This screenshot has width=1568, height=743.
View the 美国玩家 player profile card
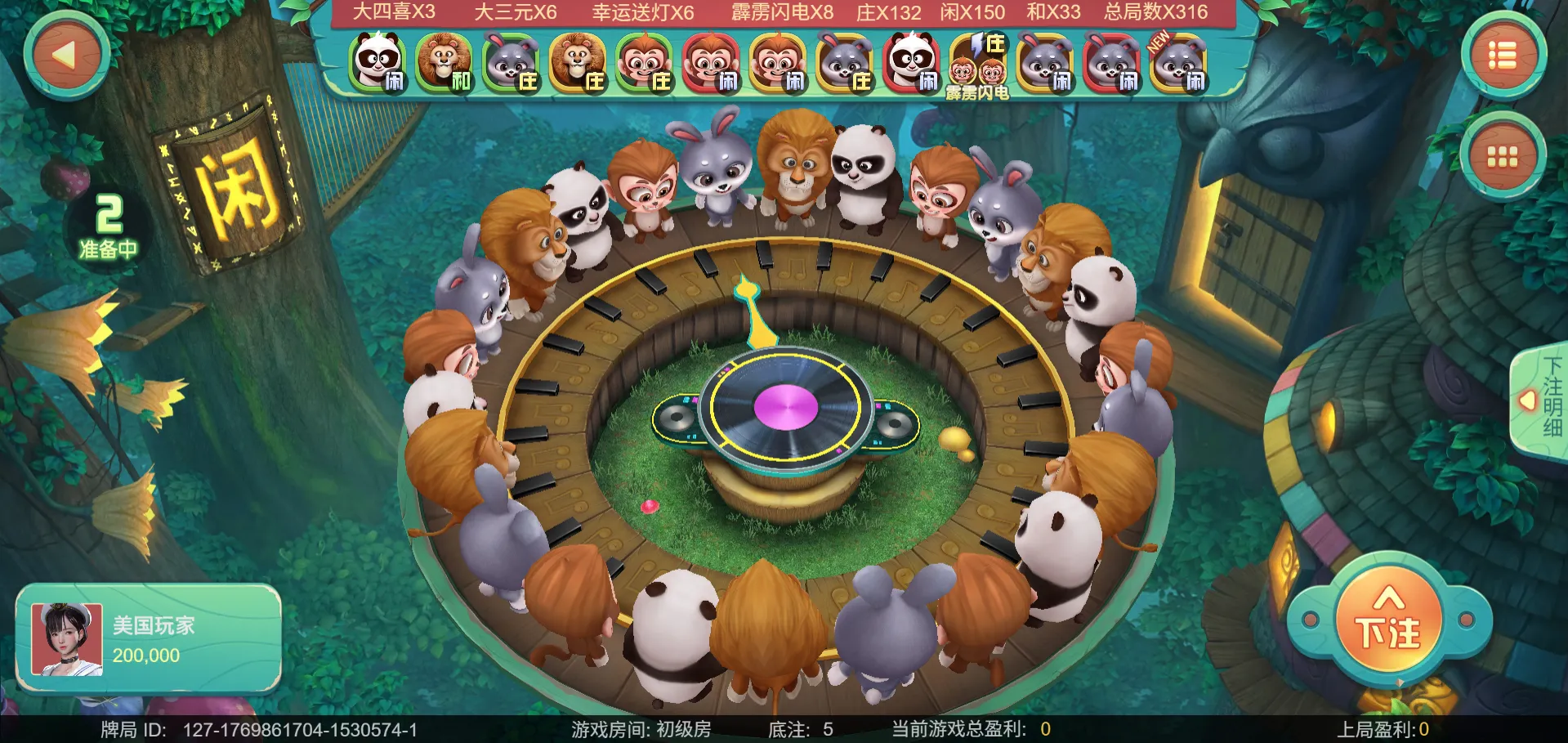click(x=149, y=639)
